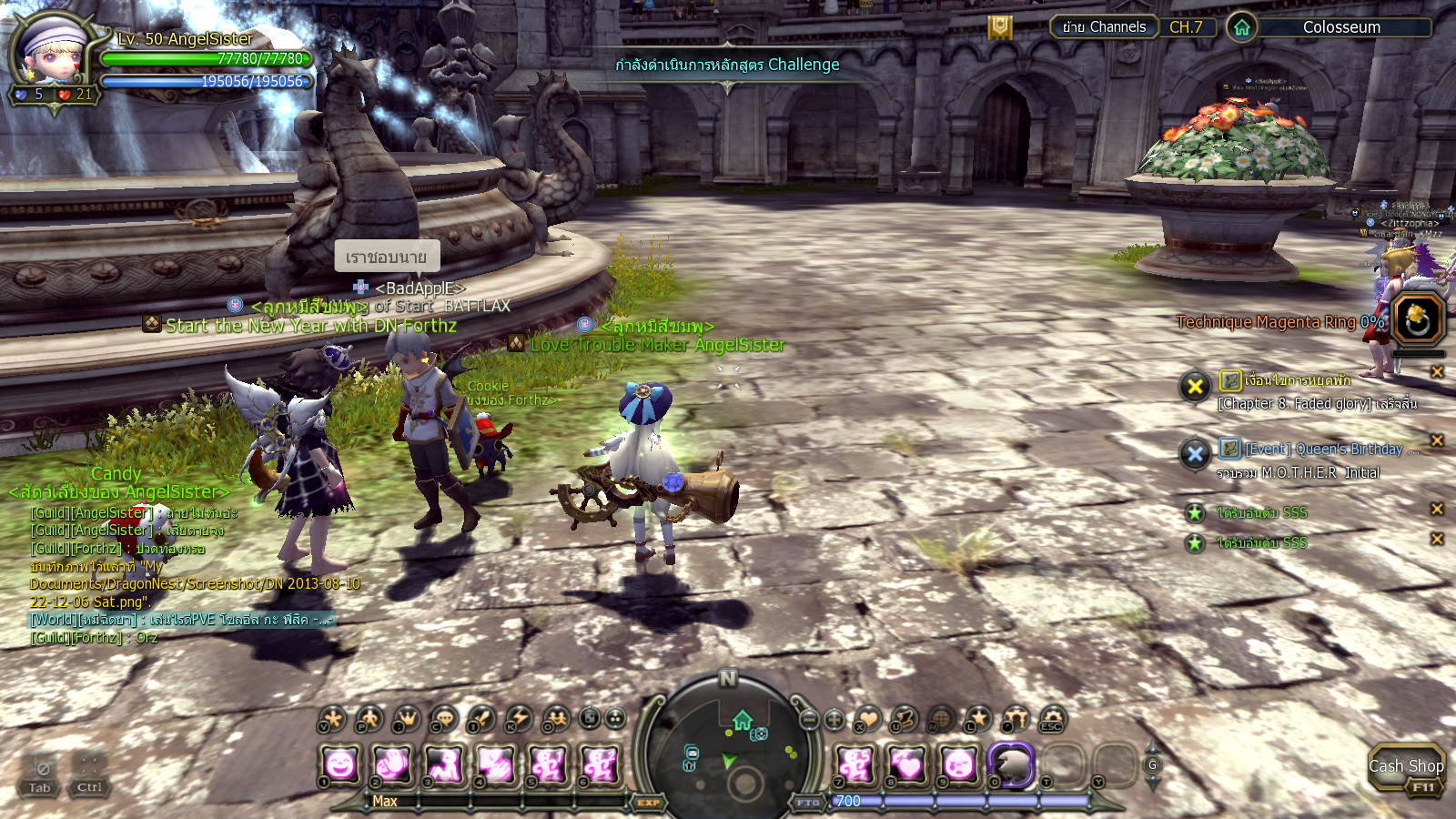1456x819 pixels.
Task: Open the channel-change Channels button
Action: coord(1104,27)
